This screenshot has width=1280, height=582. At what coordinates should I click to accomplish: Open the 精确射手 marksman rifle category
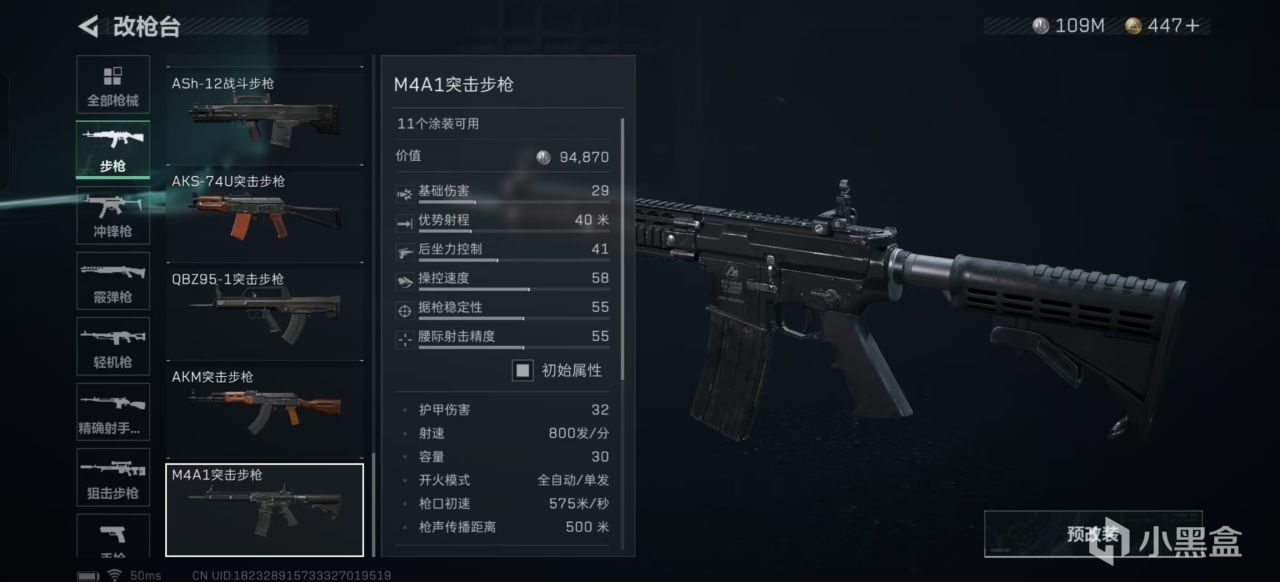113,413
